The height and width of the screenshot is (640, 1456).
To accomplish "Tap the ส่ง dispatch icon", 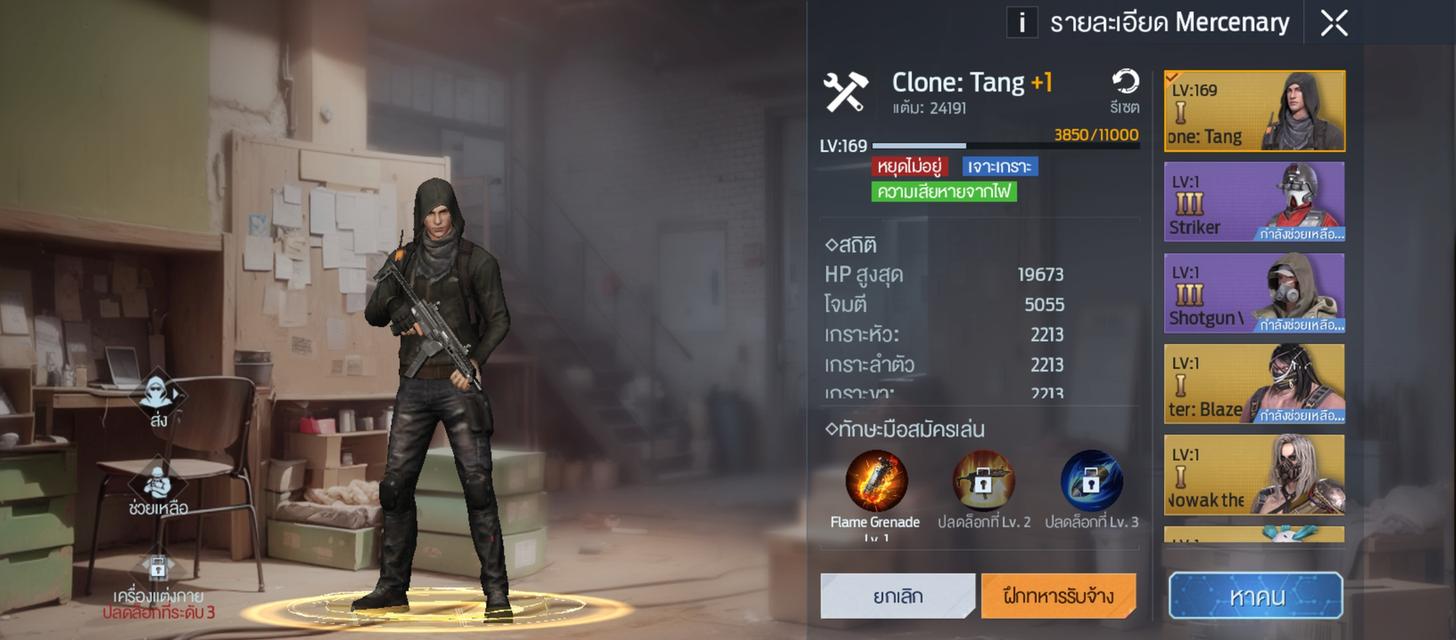I will pos(158,394).
